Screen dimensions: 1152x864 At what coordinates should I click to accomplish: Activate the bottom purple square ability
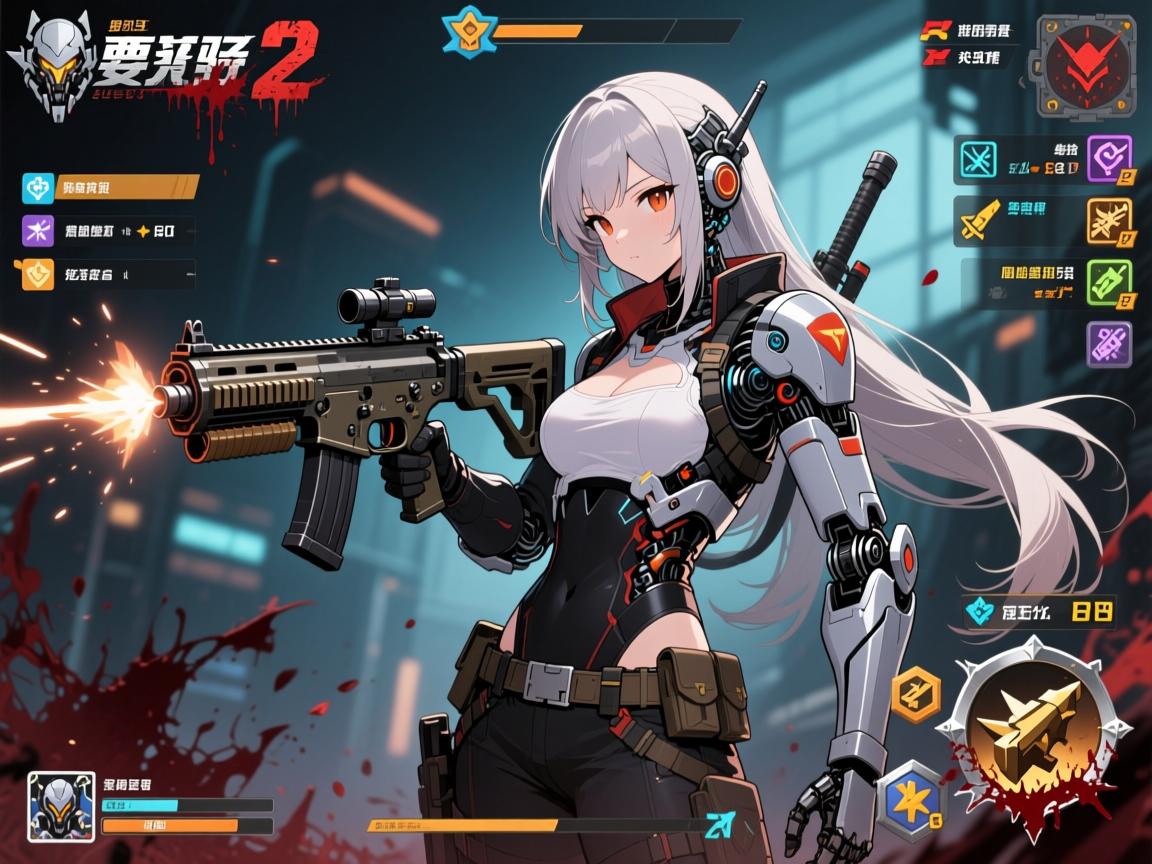pyautogui.click(x=1109, y=345)
